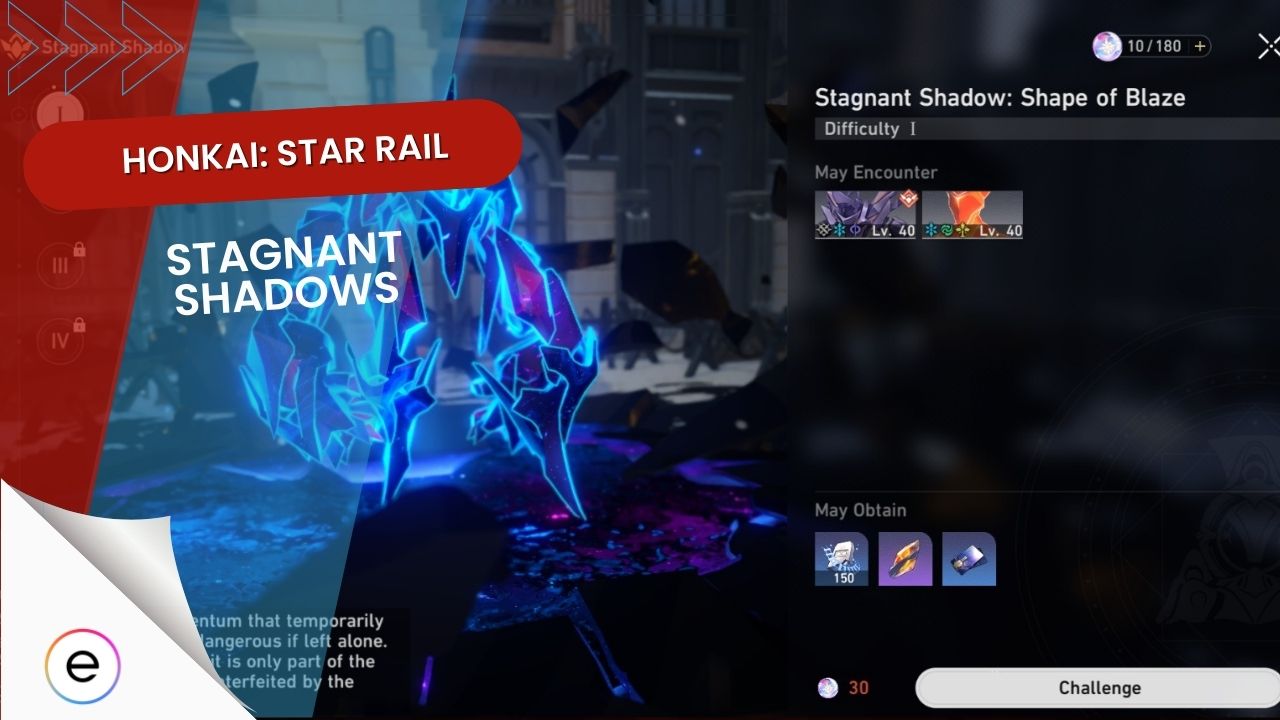Click the relic reward icon in May Obtain
1280x720 pixels.
(x=968, y=559)
